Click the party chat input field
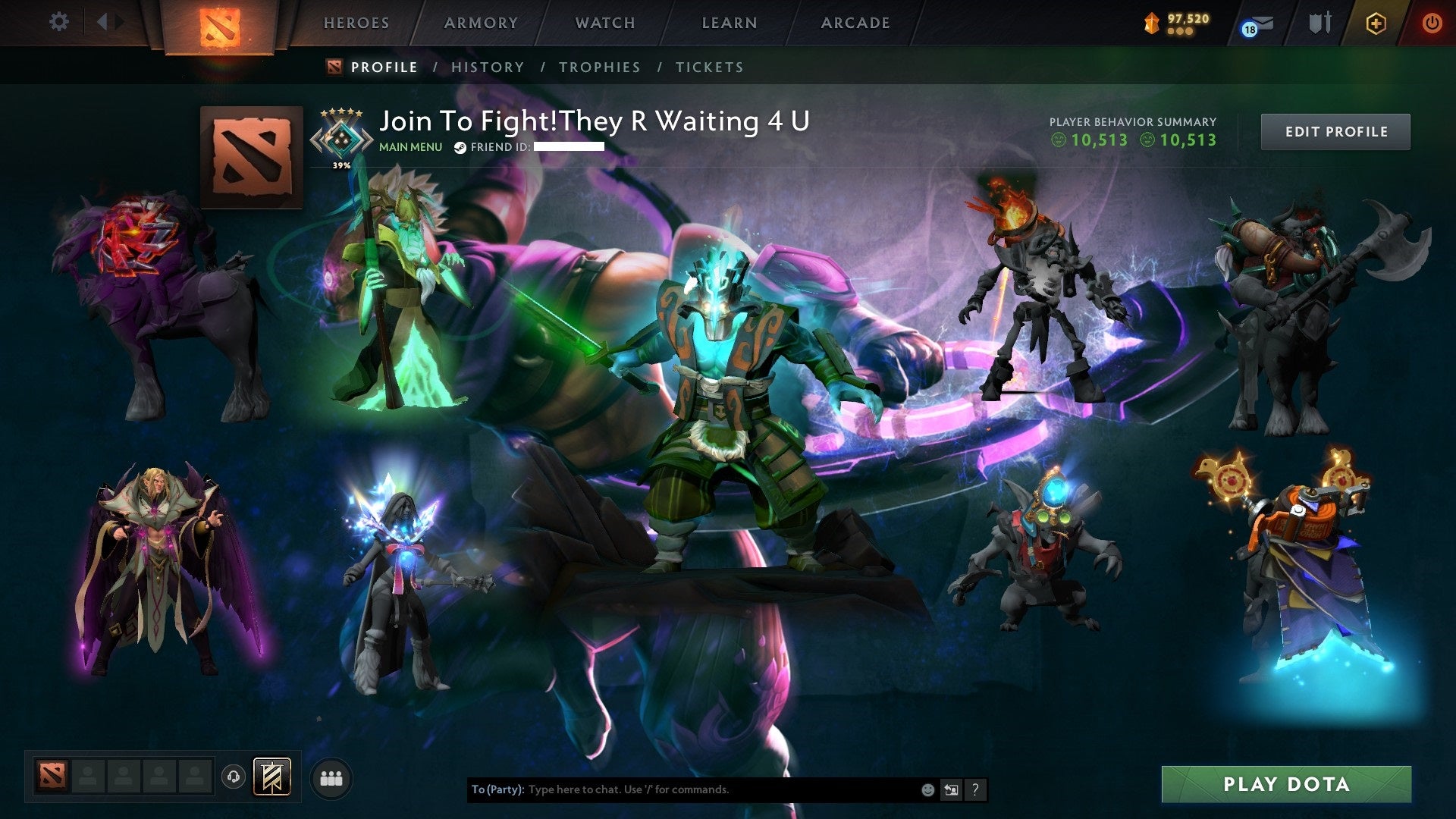 coord(682,789)
